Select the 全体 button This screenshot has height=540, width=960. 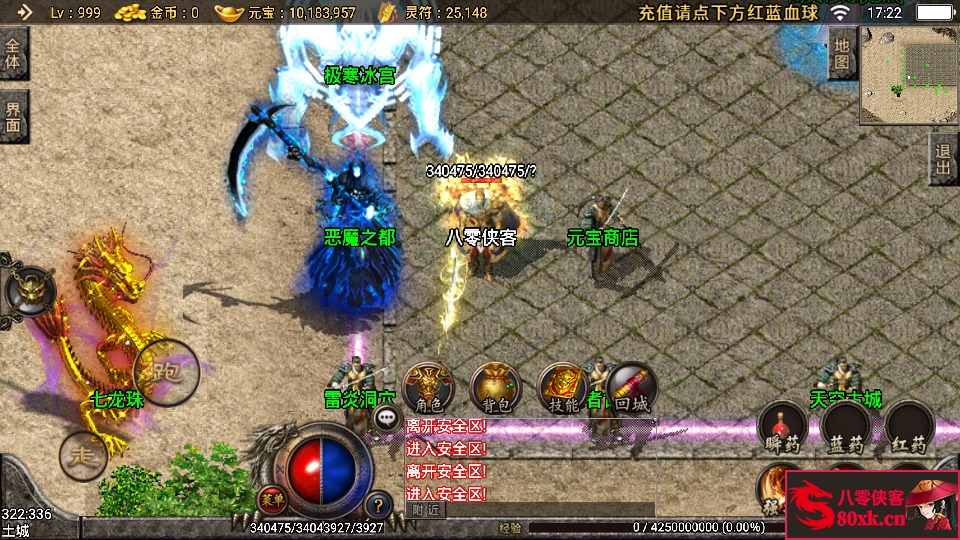[x=13, y=52]
